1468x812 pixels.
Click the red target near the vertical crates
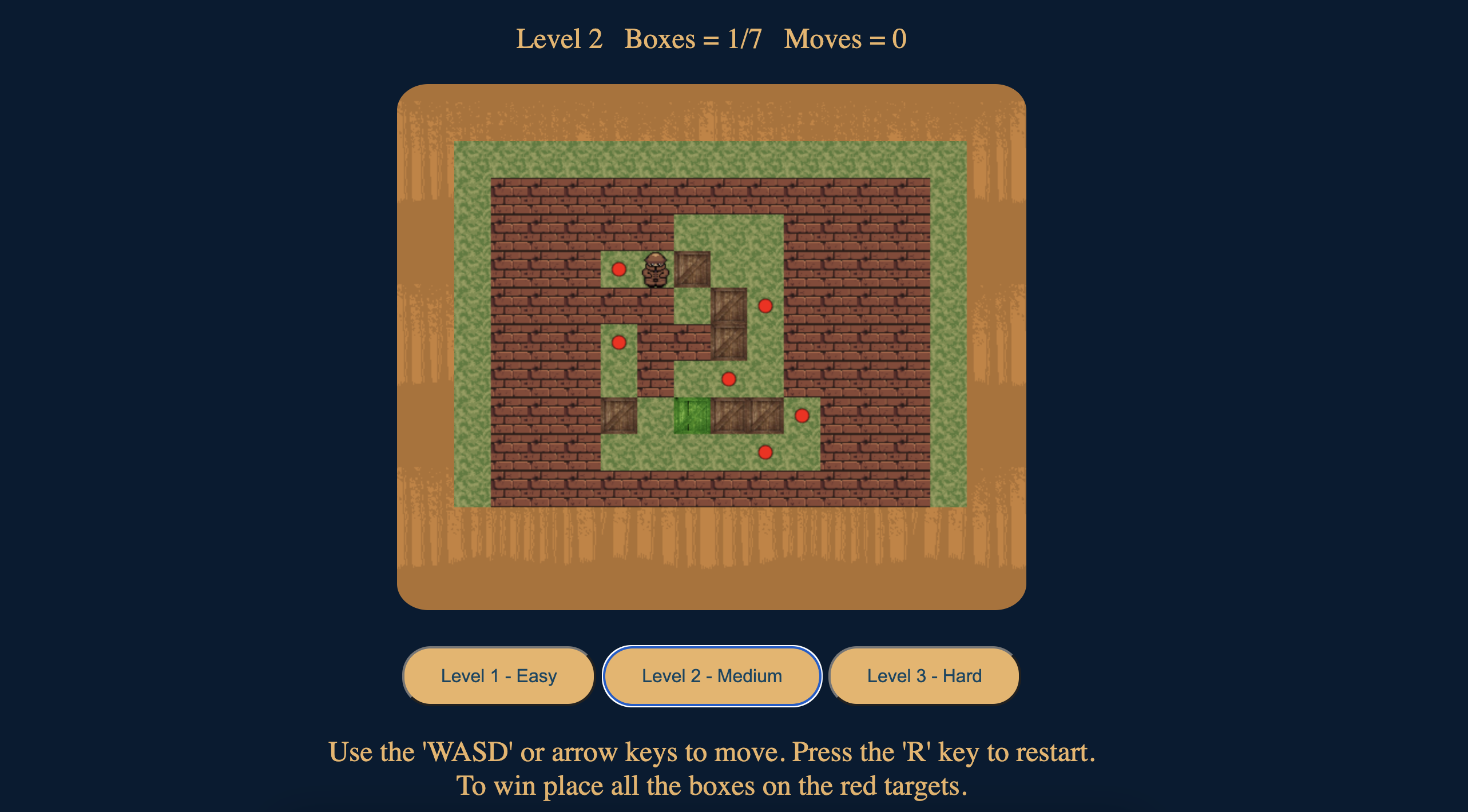764,306
